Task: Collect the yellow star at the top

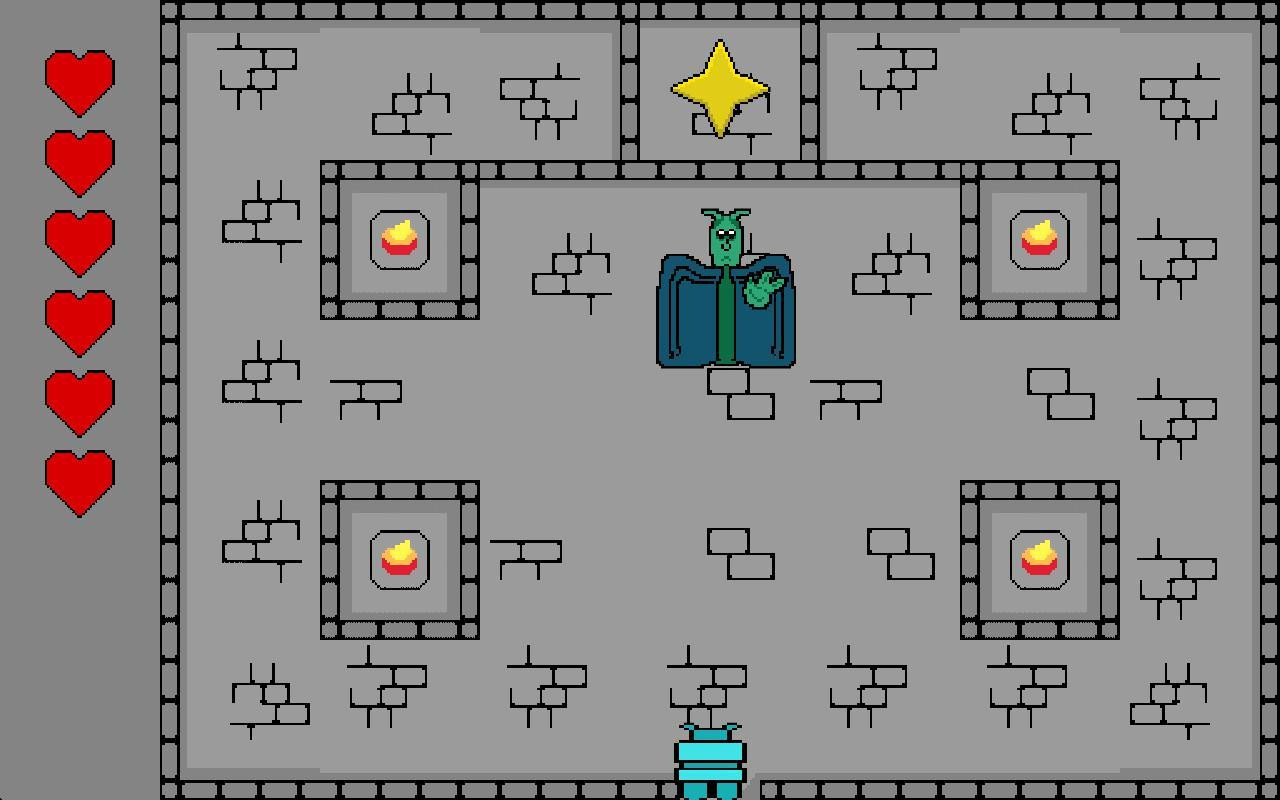Action: click(718, 90)
